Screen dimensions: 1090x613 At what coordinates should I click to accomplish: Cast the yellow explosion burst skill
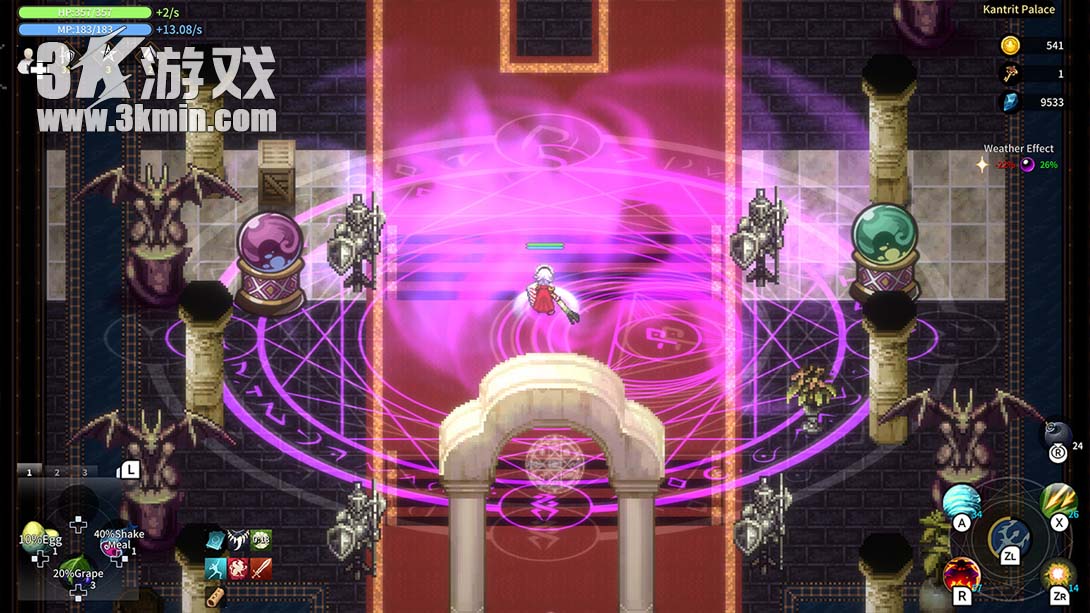(x=1057, y=575)
